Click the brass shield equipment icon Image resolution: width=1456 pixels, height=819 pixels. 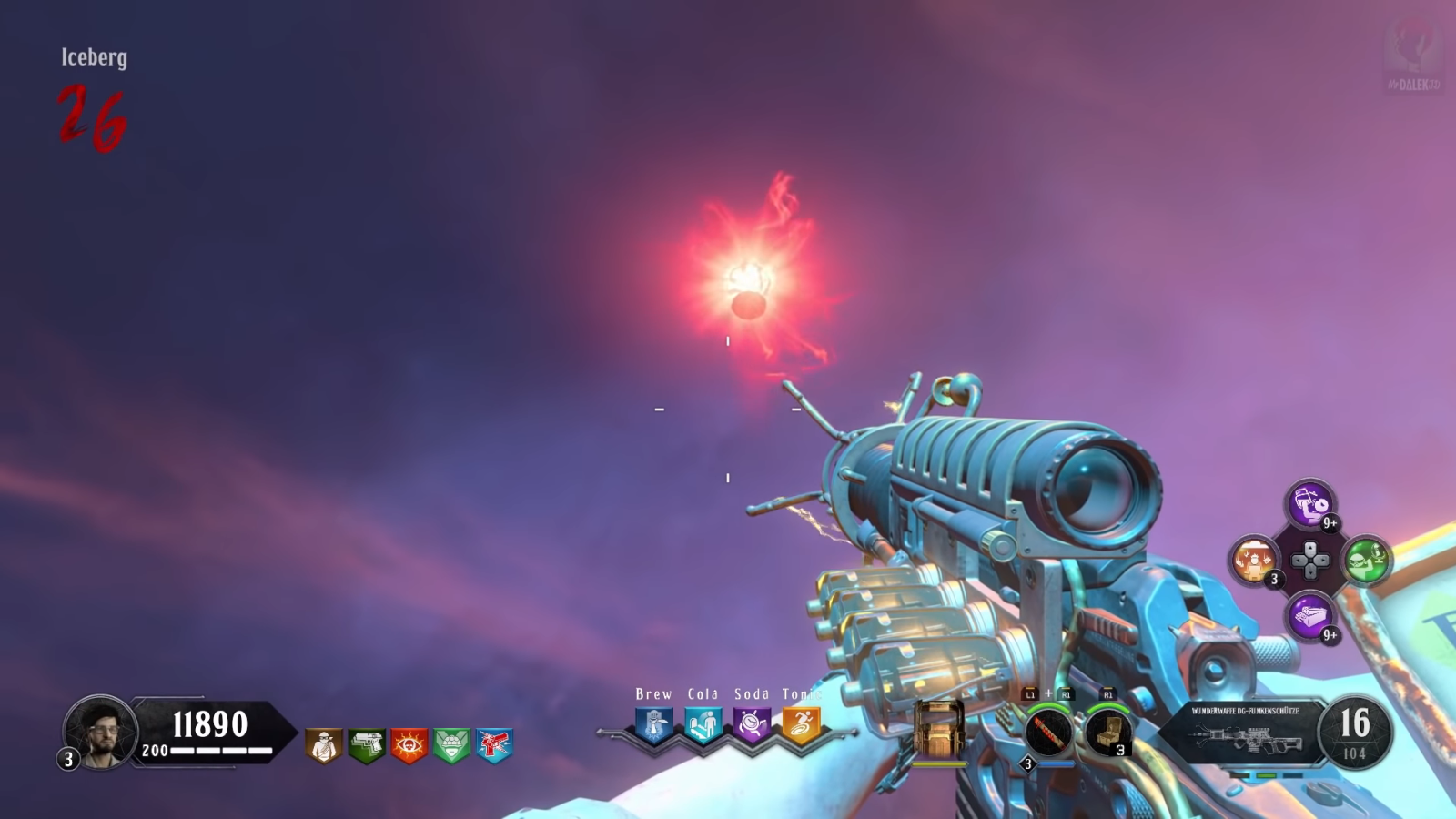[x=939, y=728]
